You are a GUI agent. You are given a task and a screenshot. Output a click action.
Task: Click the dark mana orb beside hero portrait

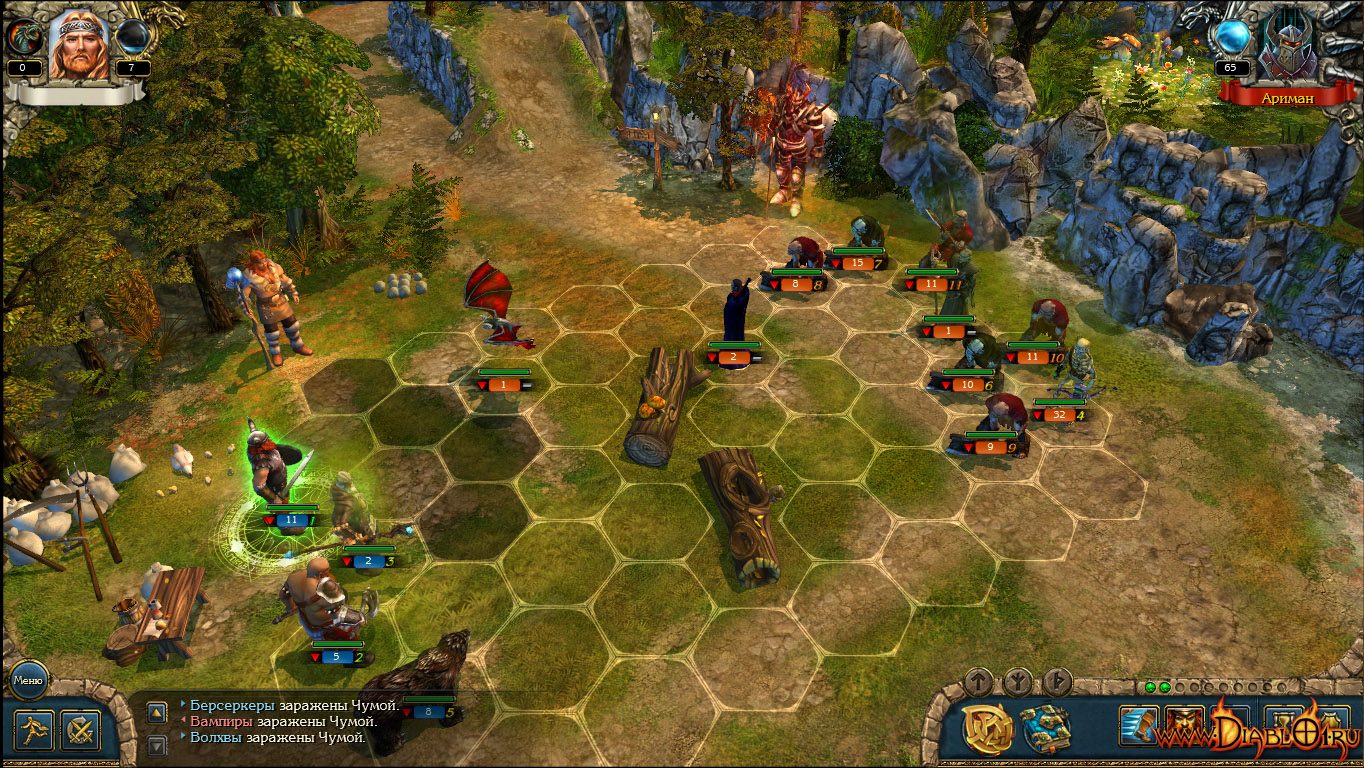(x=132, y=38)
